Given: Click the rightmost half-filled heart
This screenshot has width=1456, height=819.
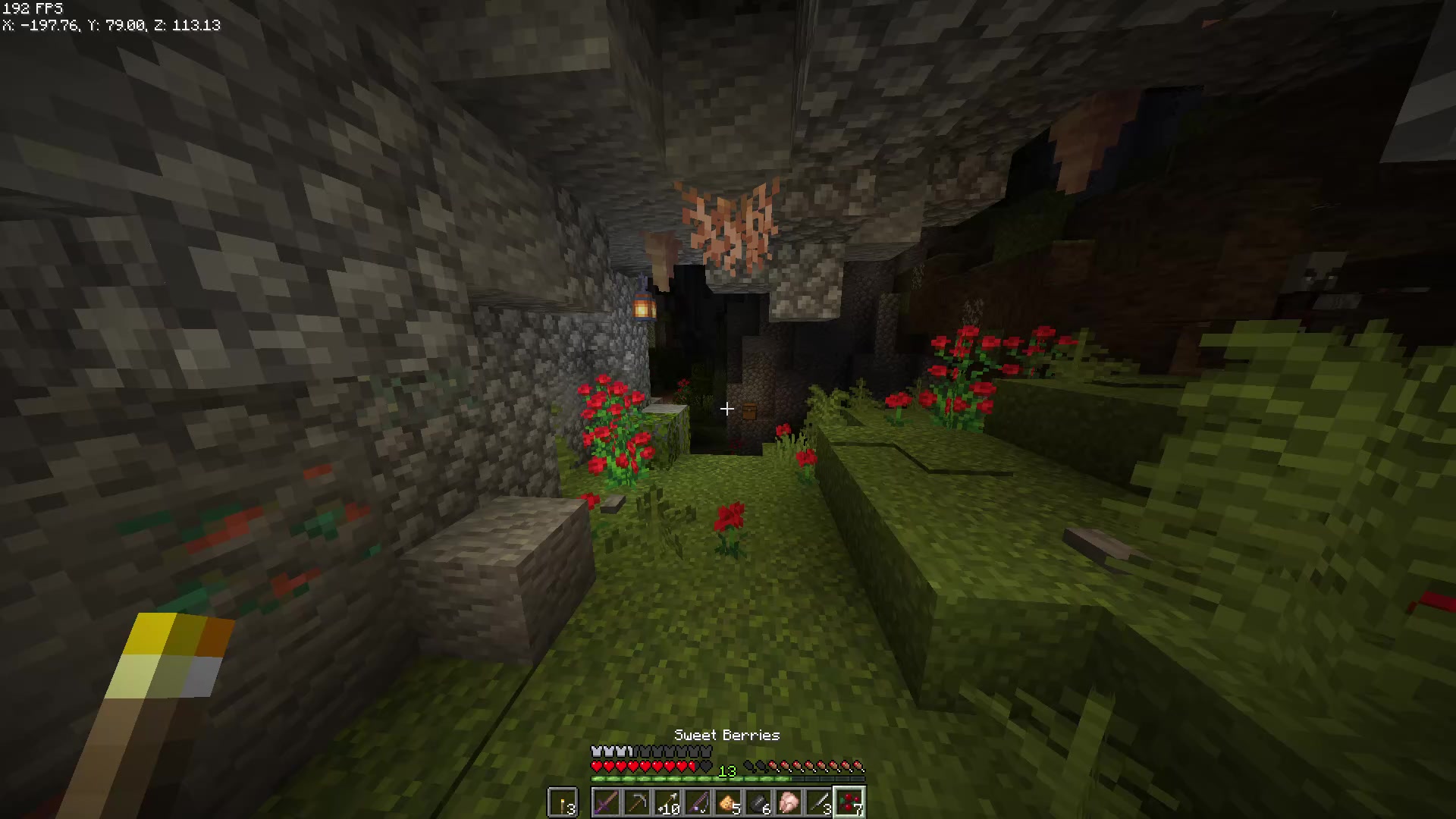Looking at the screenshot, I should [x=692, y=766].
